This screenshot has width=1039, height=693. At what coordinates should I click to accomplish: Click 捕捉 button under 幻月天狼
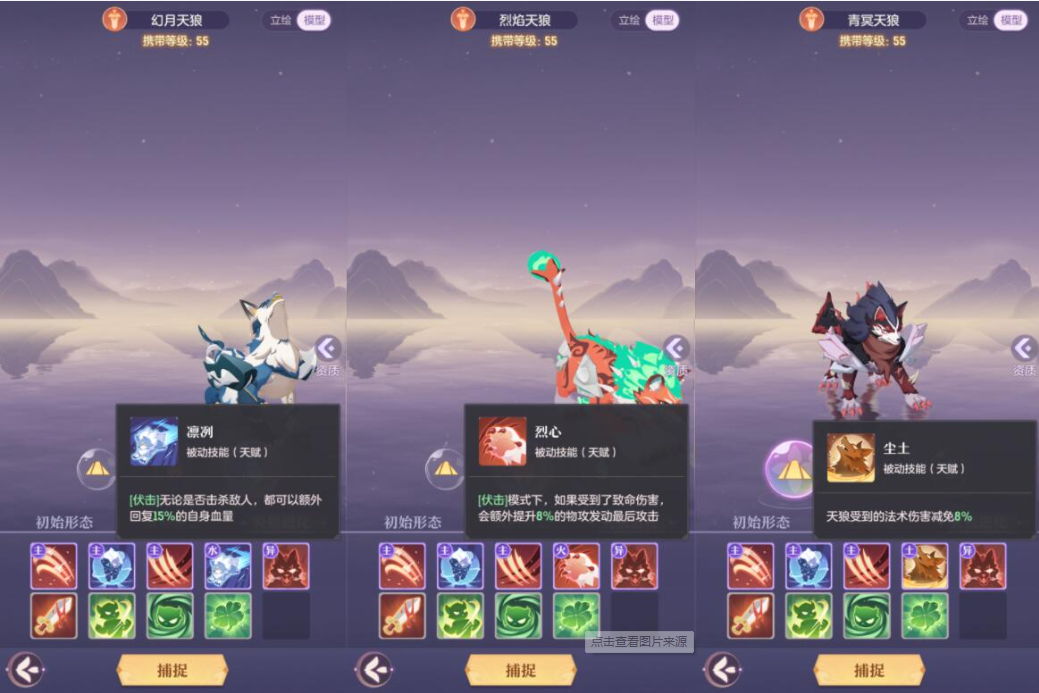coord(172,670)
